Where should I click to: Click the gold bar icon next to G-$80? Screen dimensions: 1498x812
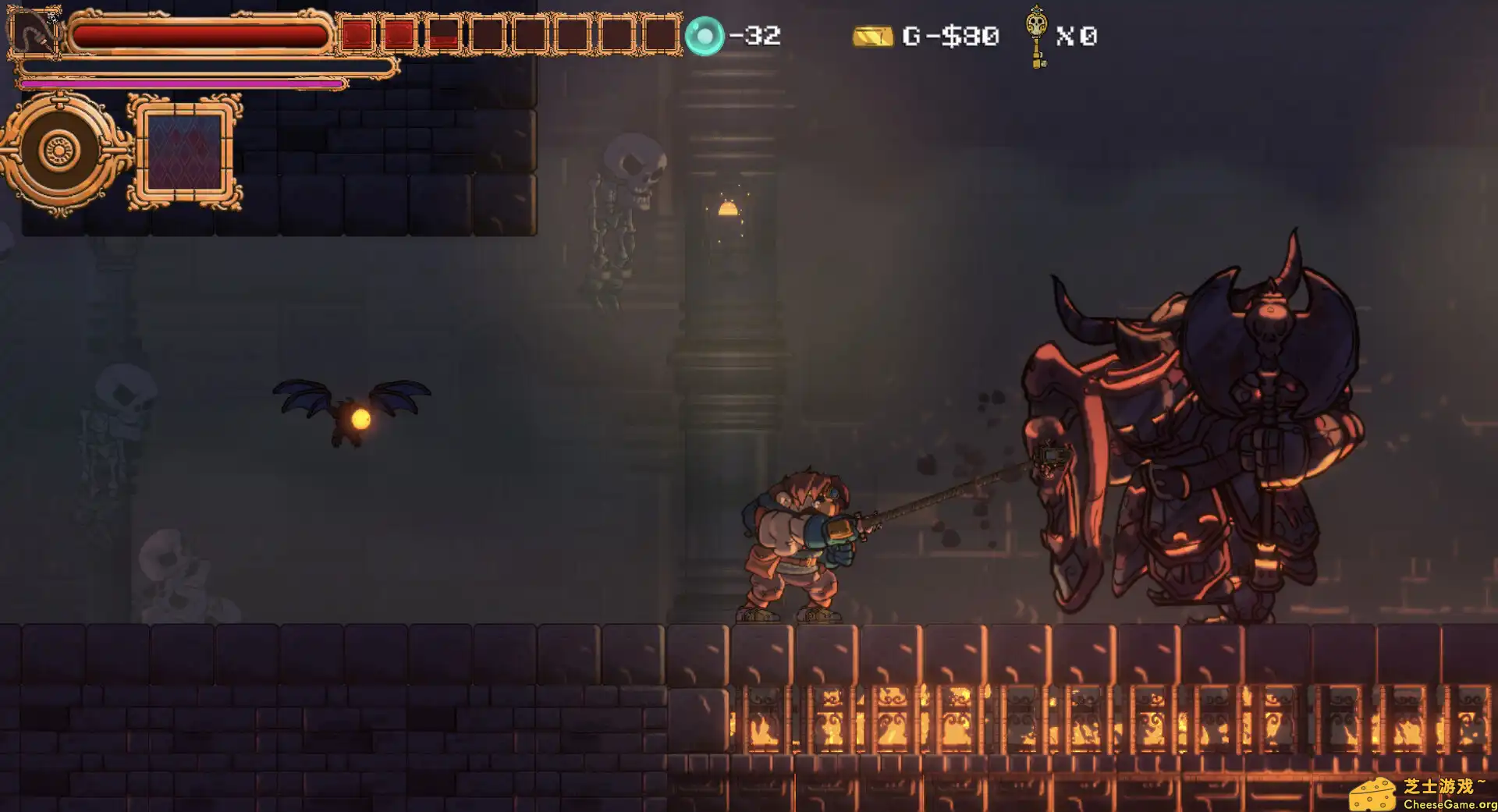[x=871, y=36]
